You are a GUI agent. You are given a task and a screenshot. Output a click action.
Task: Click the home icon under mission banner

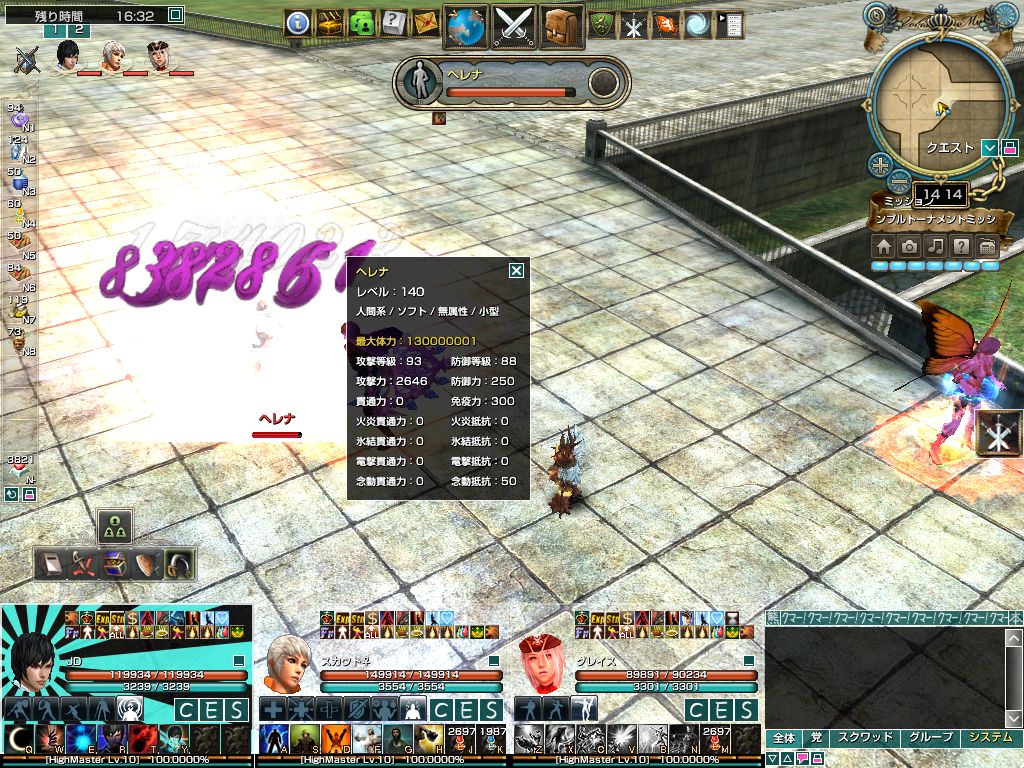point(883,247)
